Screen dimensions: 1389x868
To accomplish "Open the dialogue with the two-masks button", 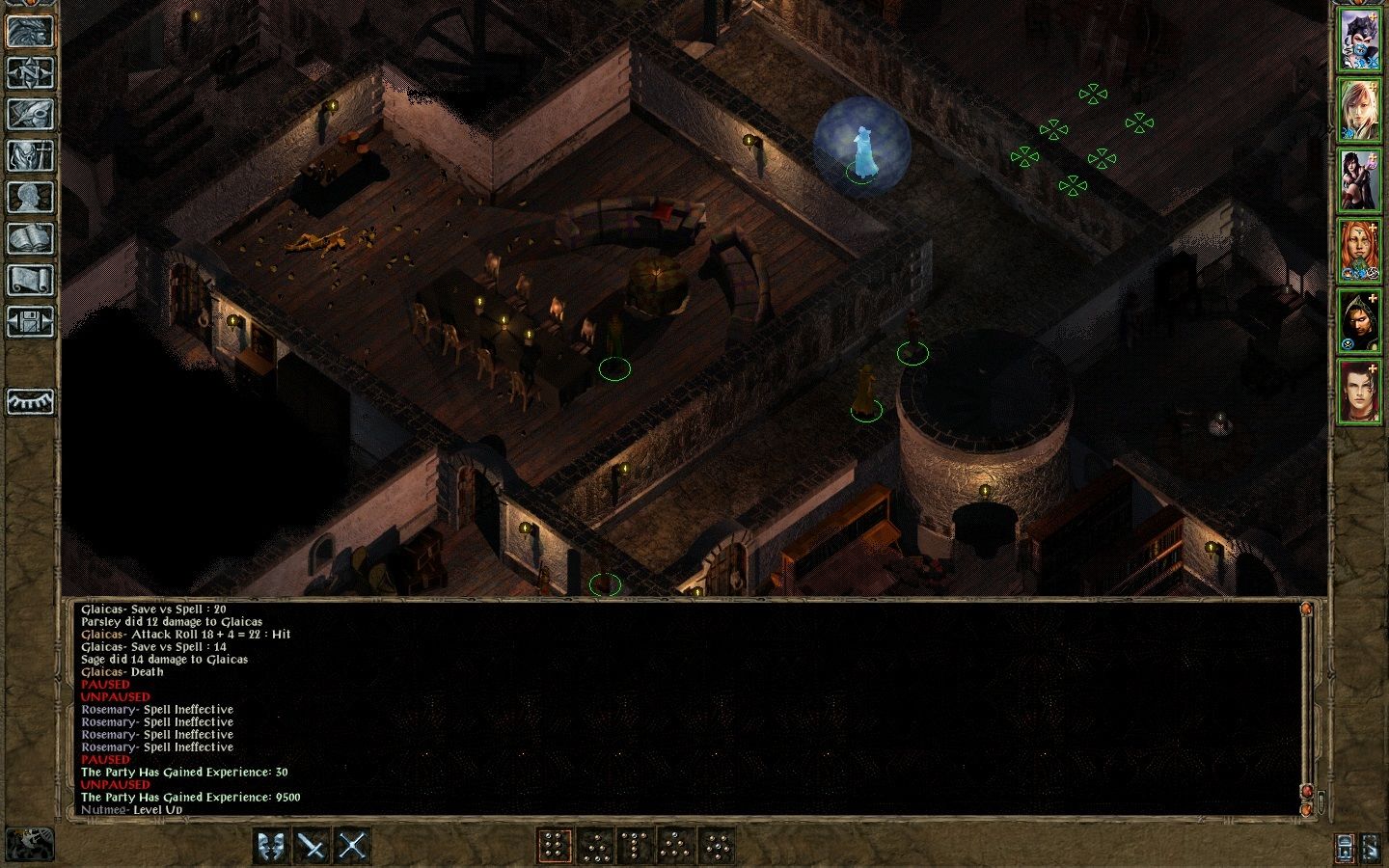I will [x=271, y=846].
